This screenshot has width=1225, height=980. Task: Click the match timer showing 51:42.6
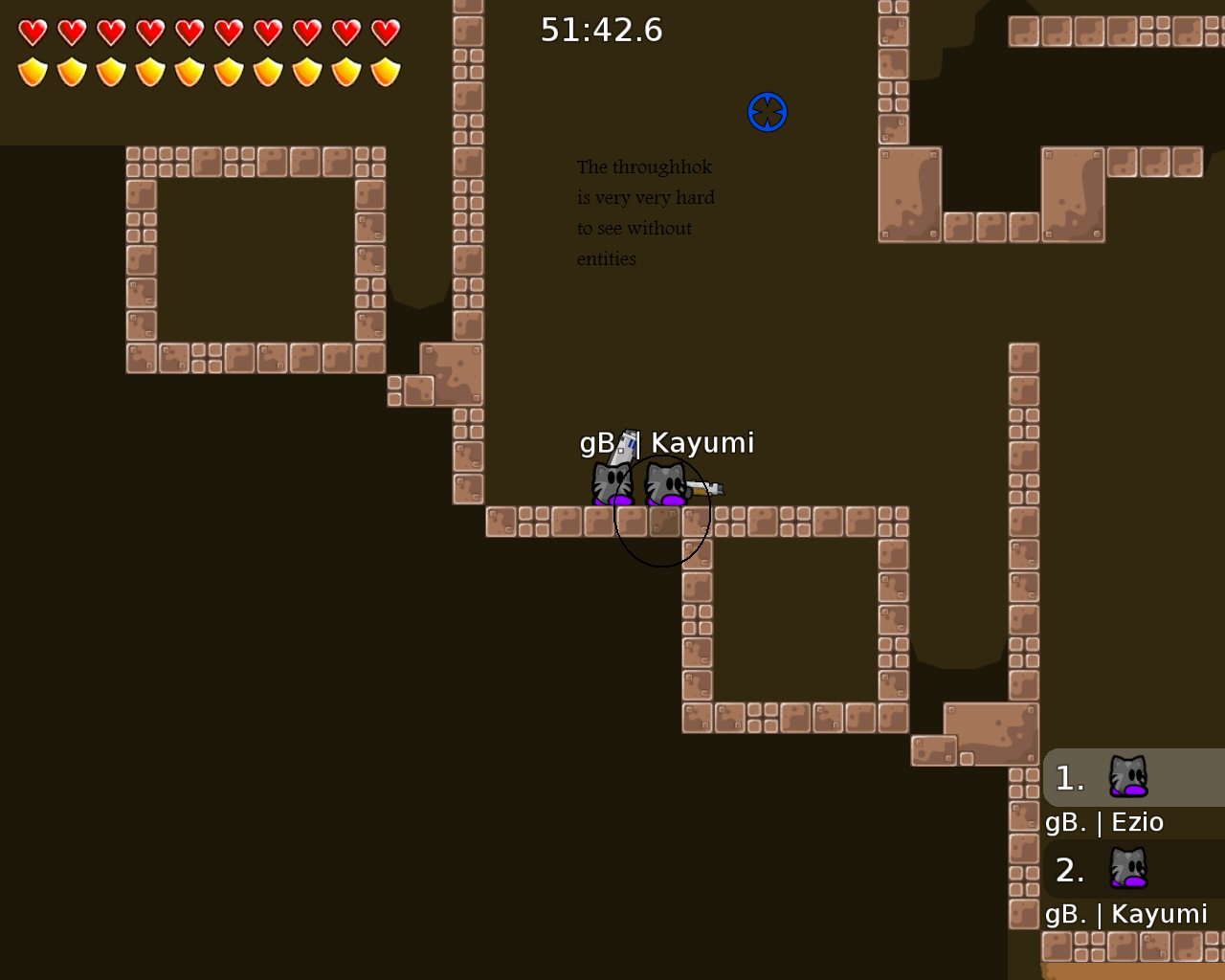(601, 30)
